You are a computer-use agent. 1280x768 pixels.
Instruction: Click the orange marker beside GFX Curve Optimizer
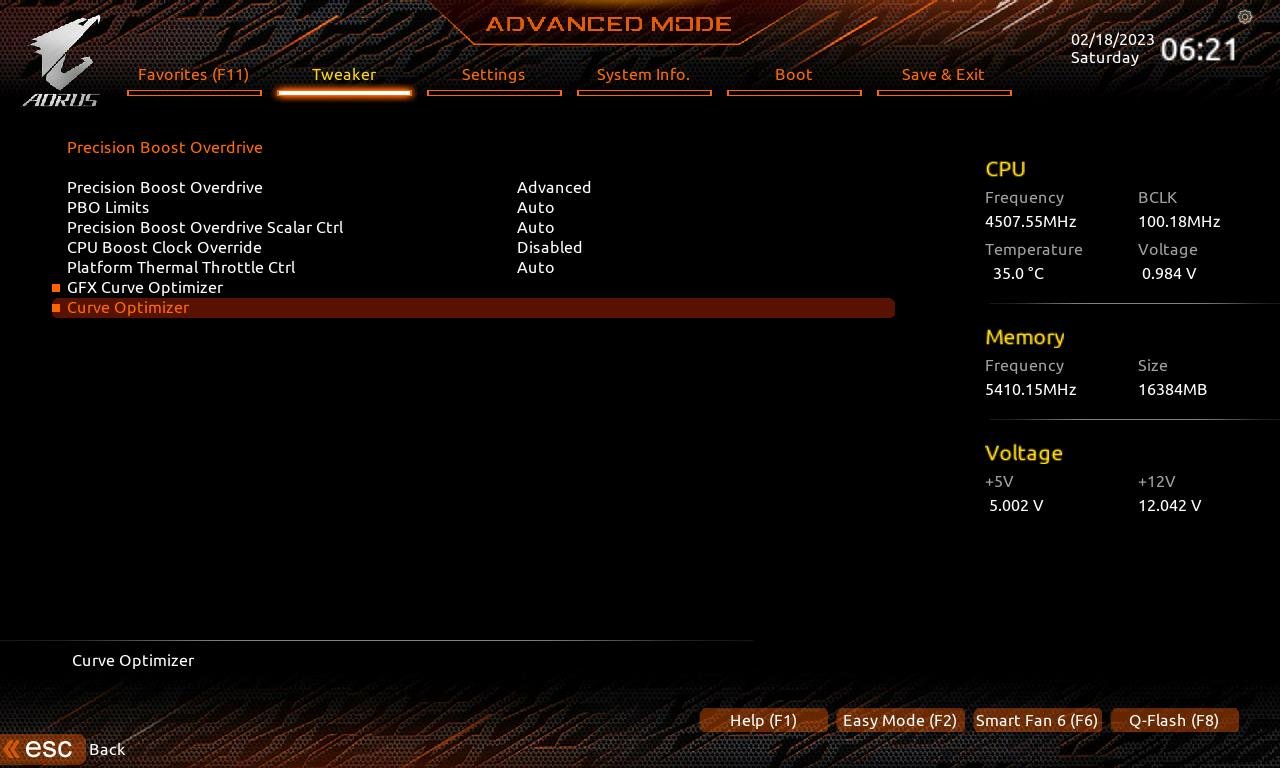tap(55, 287)
